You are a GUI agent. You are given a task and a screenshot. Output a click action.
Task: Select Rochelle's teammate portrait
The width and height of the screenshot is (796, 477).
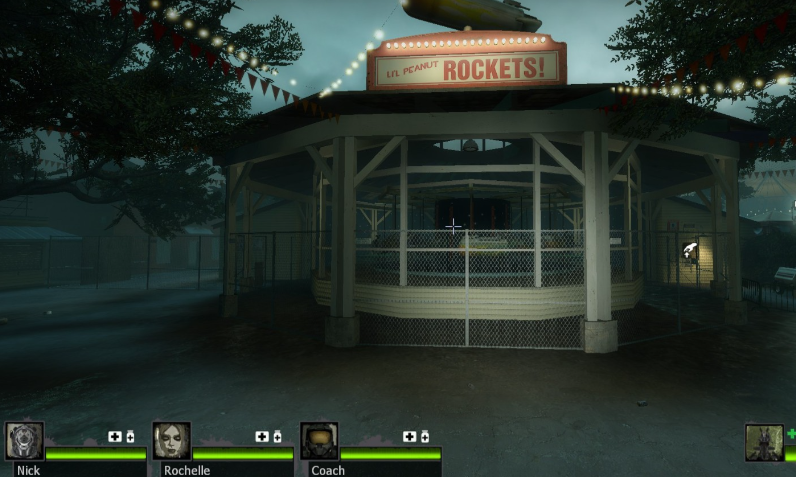coord(171,441)
